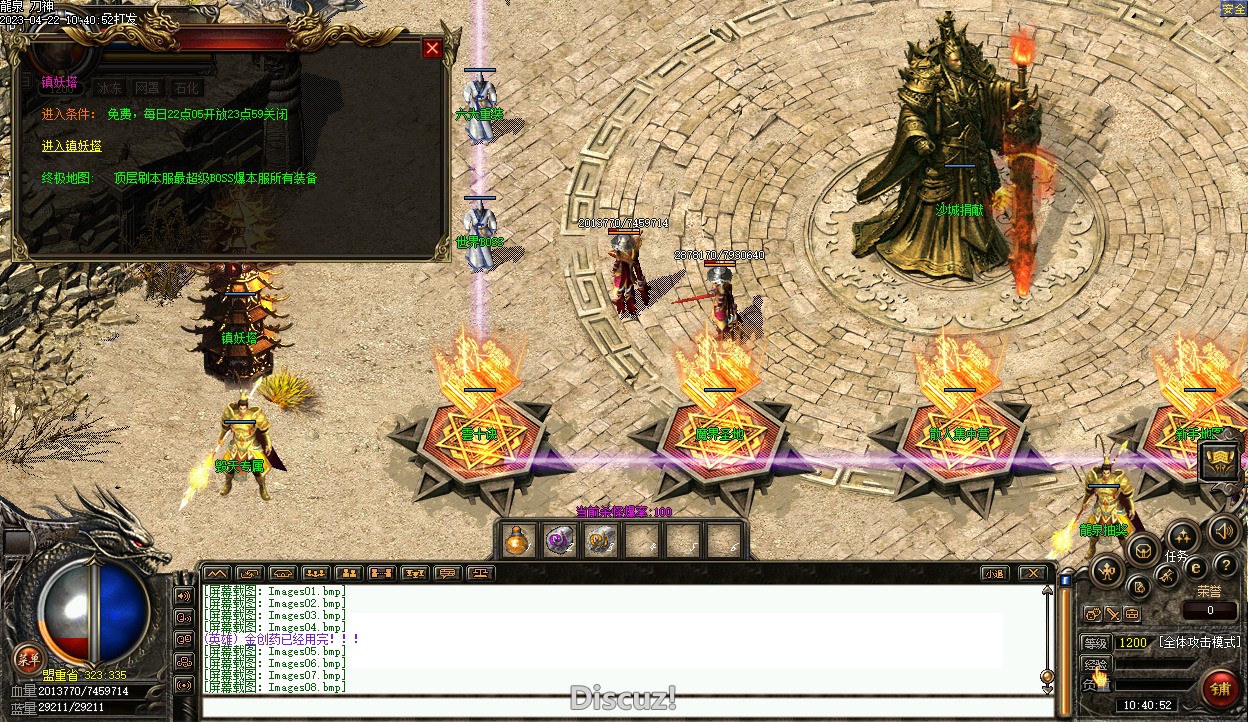Click the 经验 experience button
The image size is (1248, 722).
pos(1096,665)
